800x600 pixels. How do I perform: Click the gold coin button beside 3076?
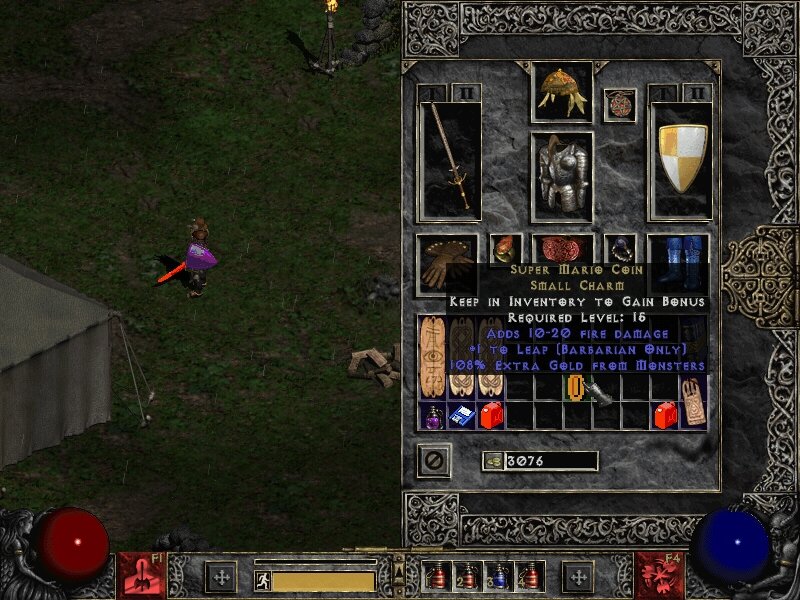[x=492, y=461]
